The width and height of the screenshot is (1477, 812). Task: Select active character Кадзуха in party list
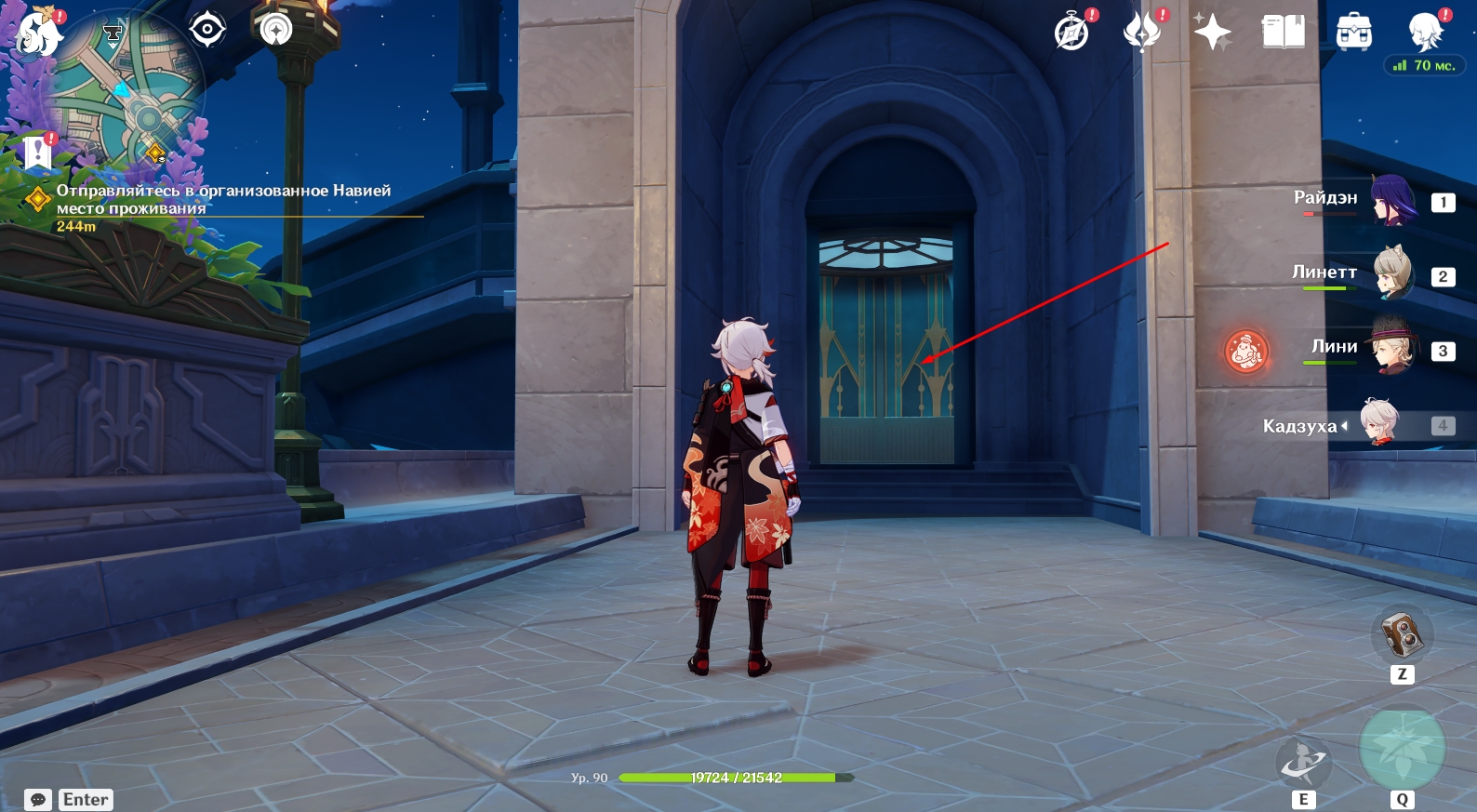(1378, 424)
